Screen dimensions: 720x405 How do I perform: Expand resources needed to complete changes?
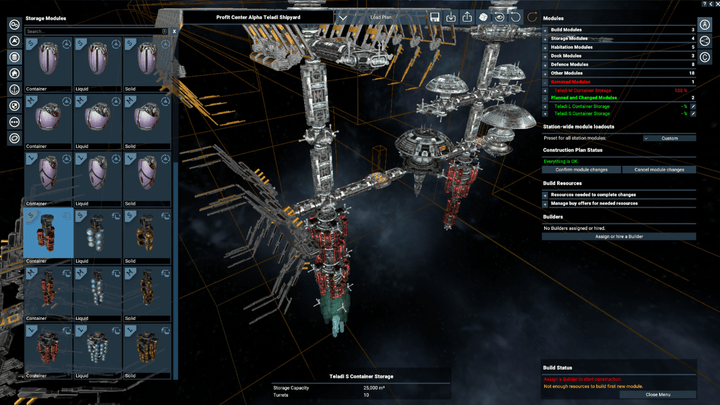[x=546, y=195]
